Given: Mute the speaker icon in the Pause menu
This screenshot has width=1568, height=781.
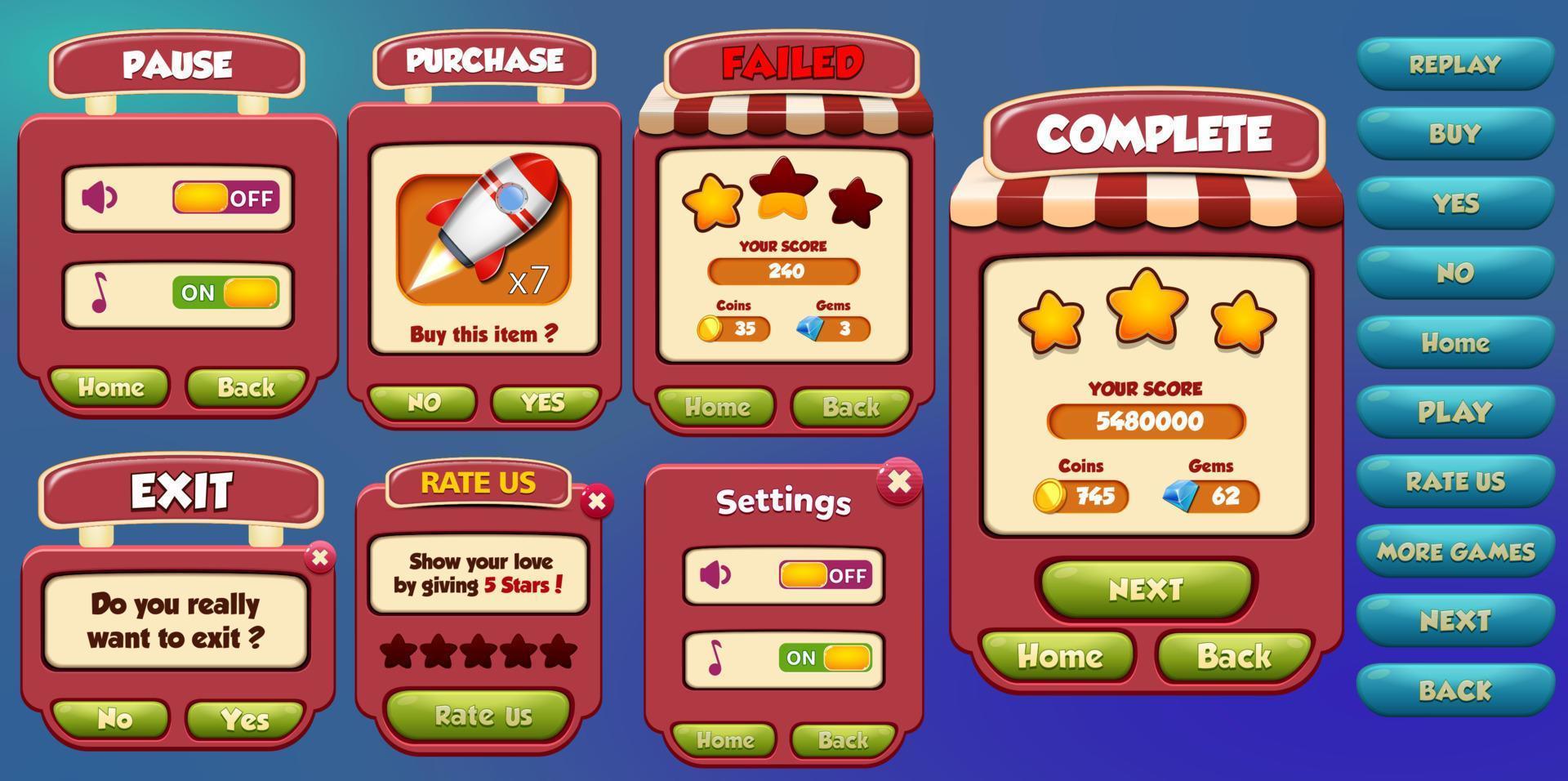Looking at the screenshot, I should pos(98,196).
